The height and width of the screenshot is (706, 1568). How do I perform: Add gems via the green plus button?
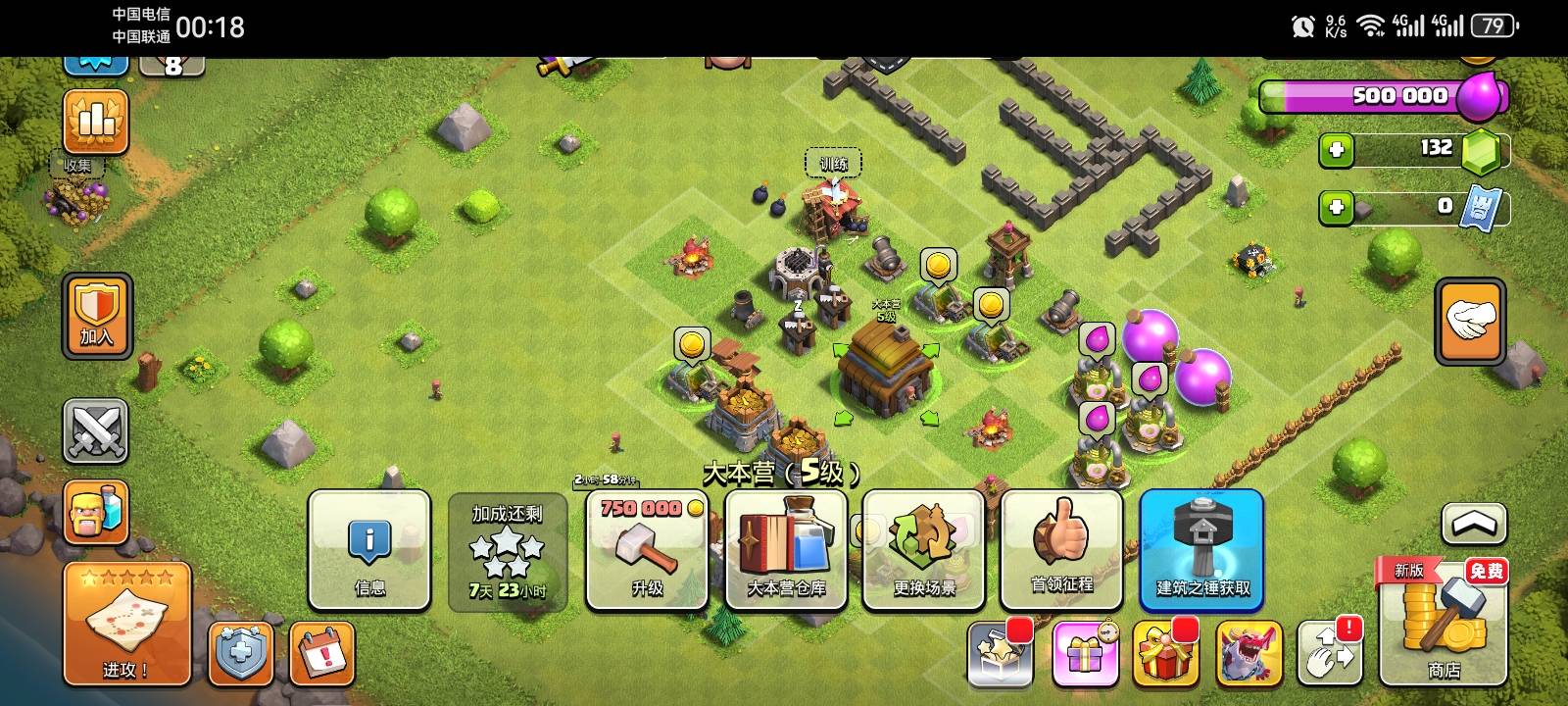pos(1337,150)
